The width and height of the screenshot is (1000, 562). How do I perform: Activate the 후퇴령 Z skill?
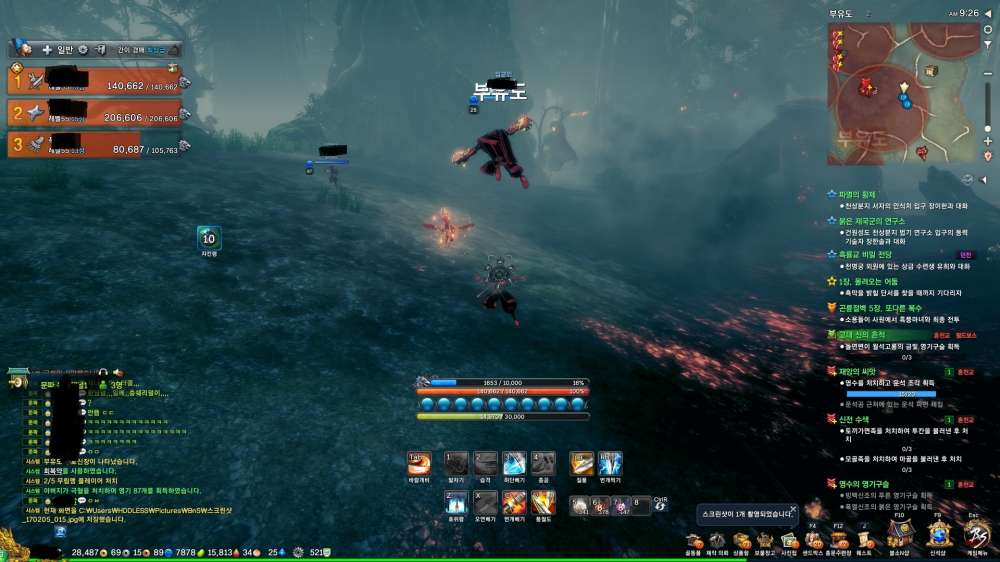456,502
